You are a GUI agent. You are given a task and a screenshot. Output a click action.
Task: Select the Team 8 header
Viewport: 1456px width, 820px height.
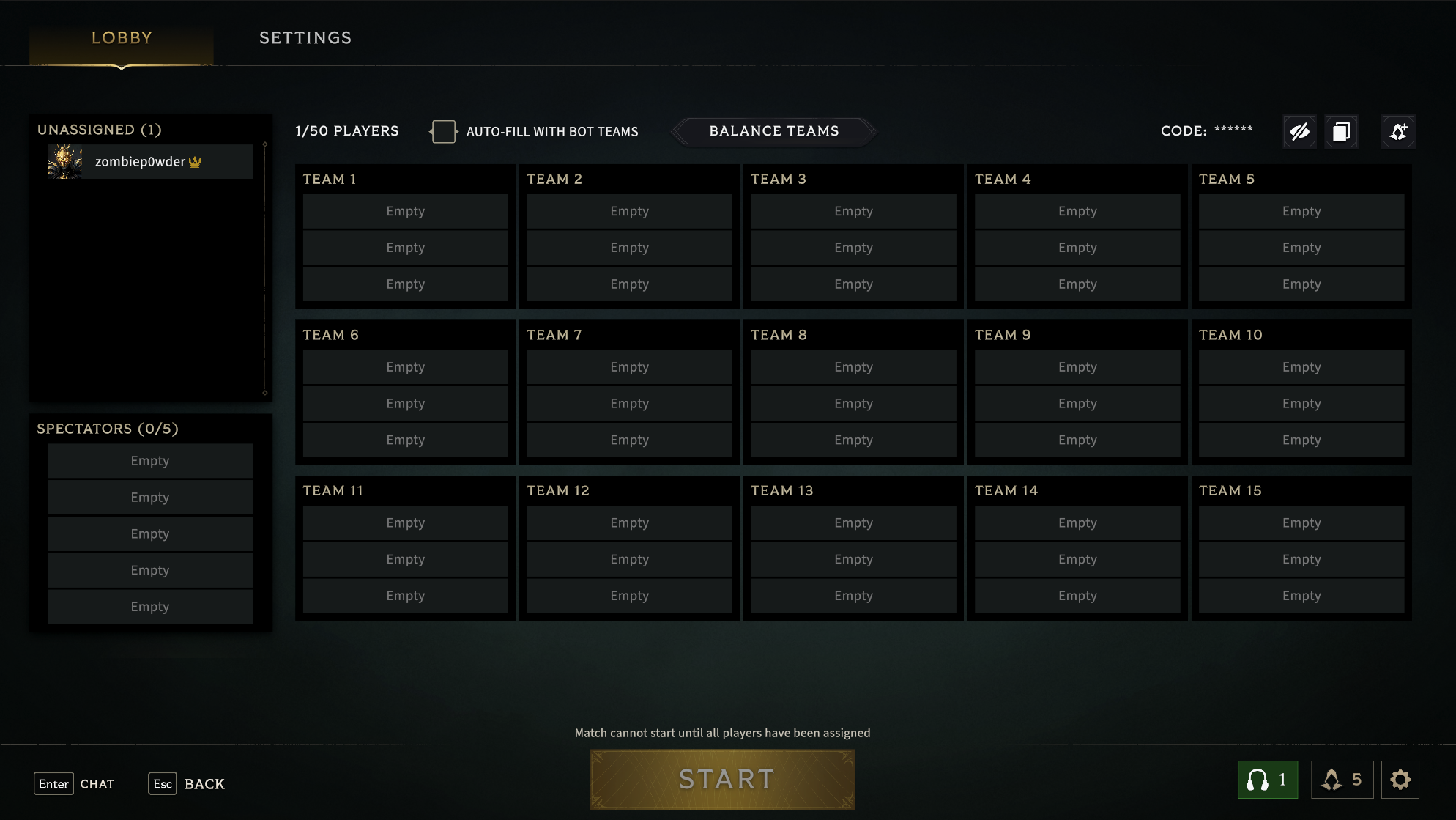[779, 335]
